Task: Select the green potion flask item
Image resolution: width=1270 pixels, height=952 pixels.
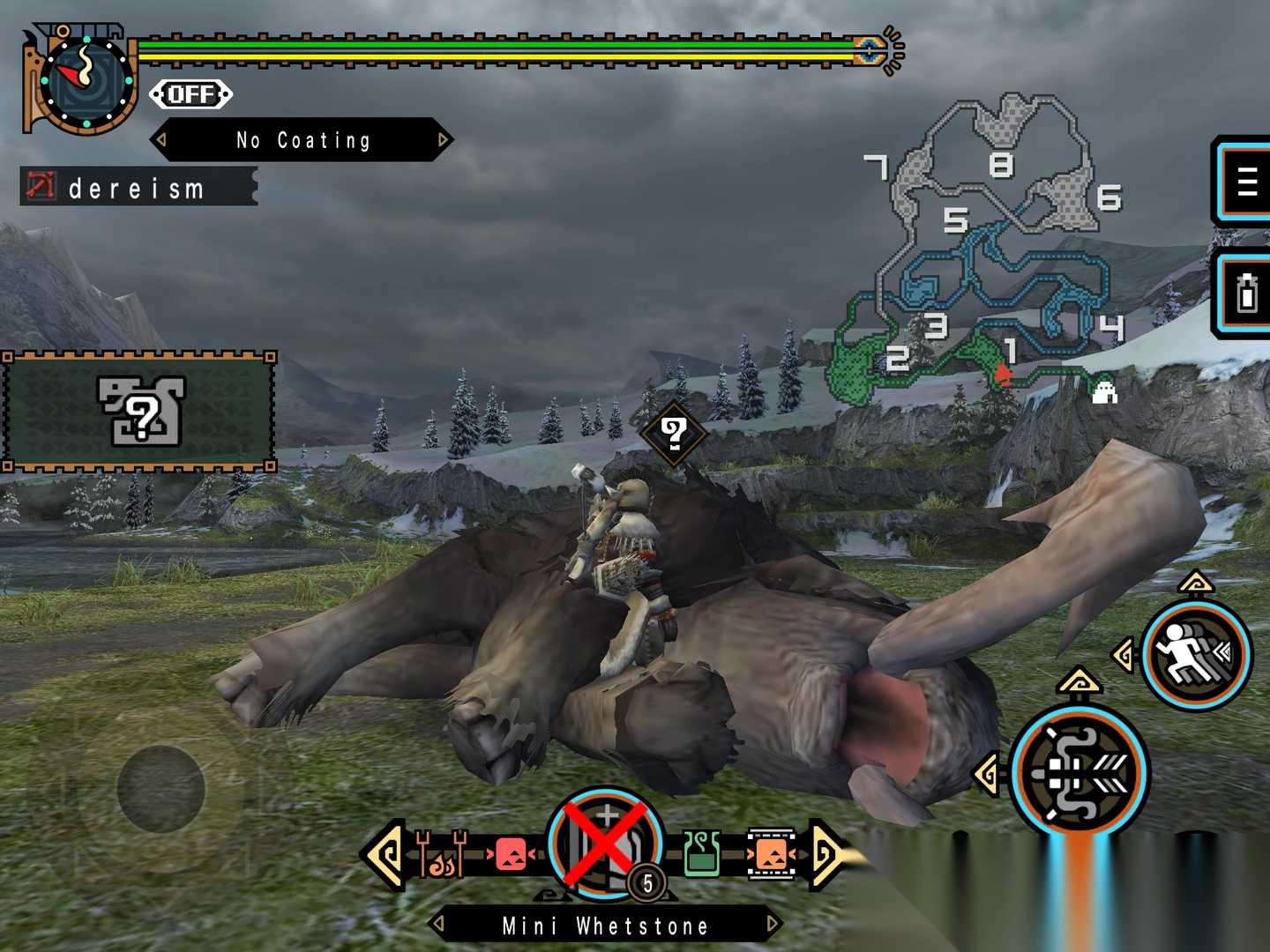Action: 702,853
